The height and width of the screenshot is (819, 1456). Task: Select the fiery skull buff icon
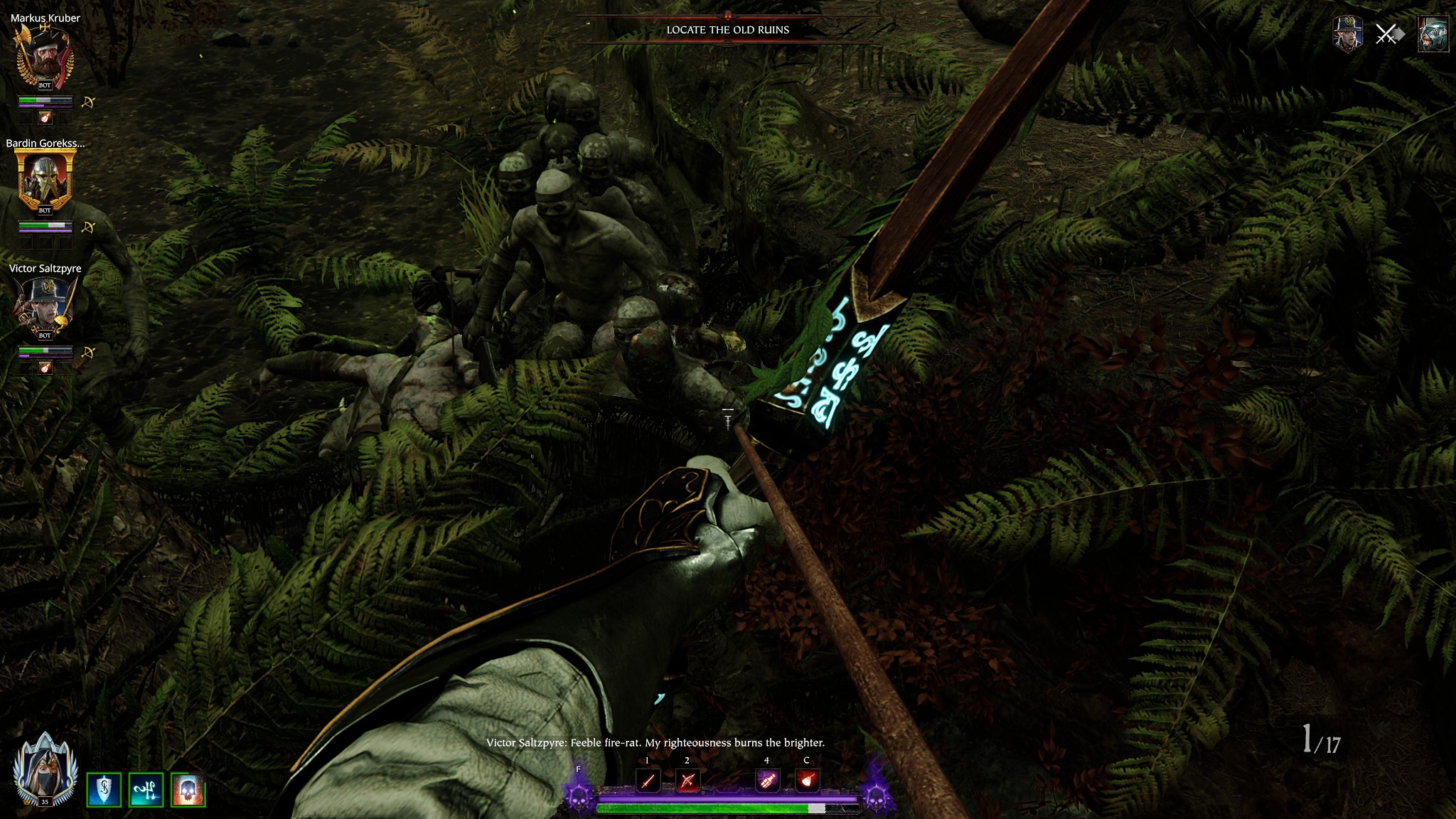click(188, 790)
